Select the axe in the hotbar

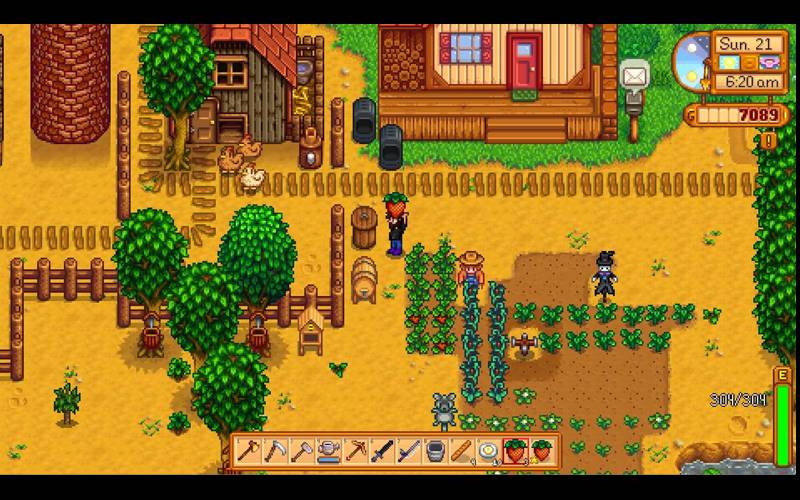pyautogui.click(x=247, y=452)
